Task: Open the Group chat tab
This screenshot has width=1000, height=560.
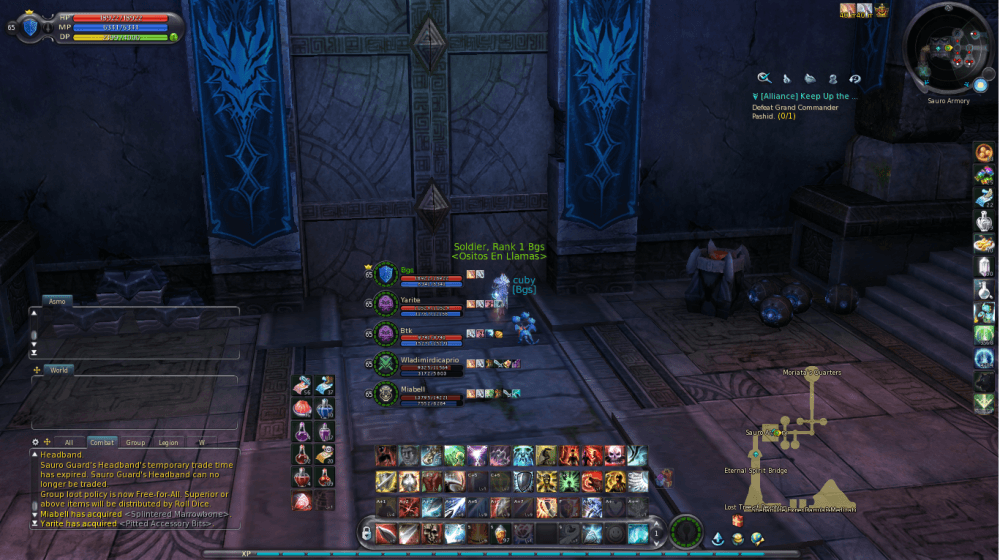Action: (135, 442)
